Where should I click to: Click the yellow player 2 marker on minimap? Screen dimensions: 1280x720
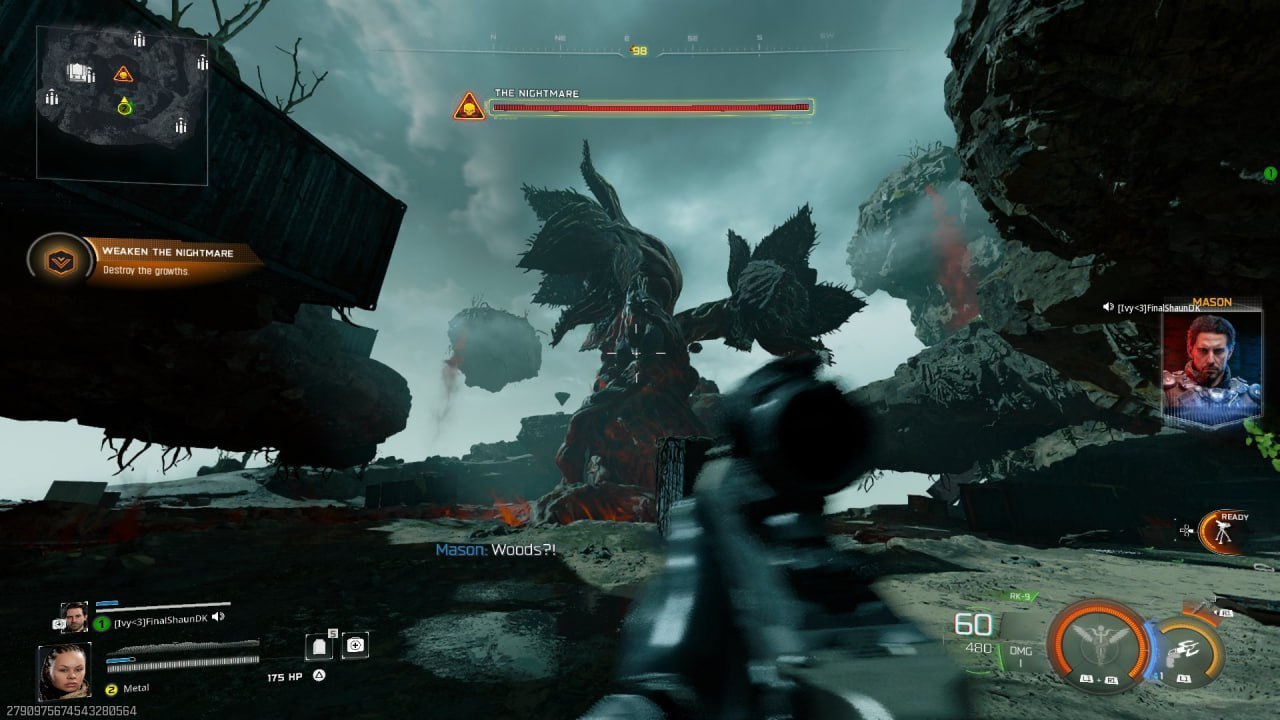click(124, 105)
